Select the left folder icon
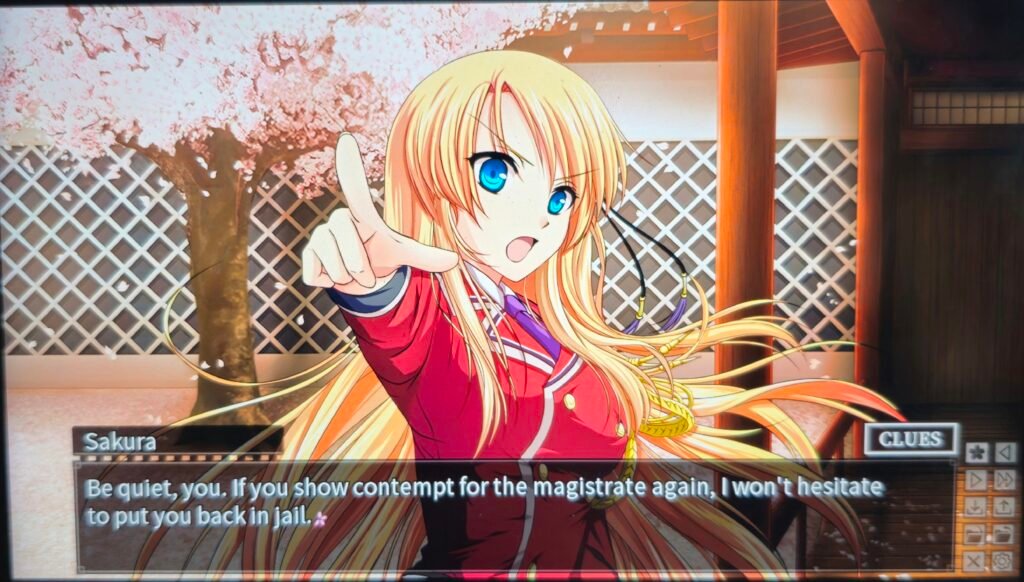Image resolution: width=1024 pixels, height=582 pixels. 977,534
